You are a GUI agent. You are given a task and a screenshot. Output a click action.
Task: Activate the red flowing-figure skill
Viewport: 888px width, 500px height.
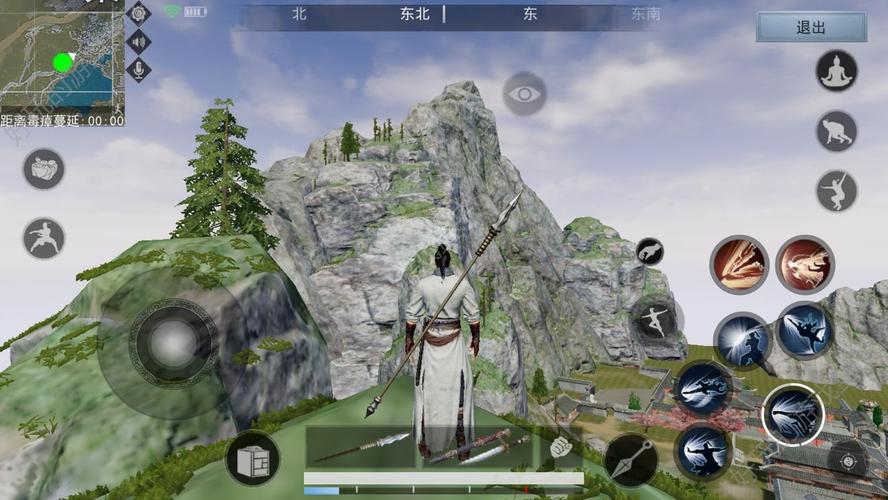pyautogui.click(x=804, y=264)
